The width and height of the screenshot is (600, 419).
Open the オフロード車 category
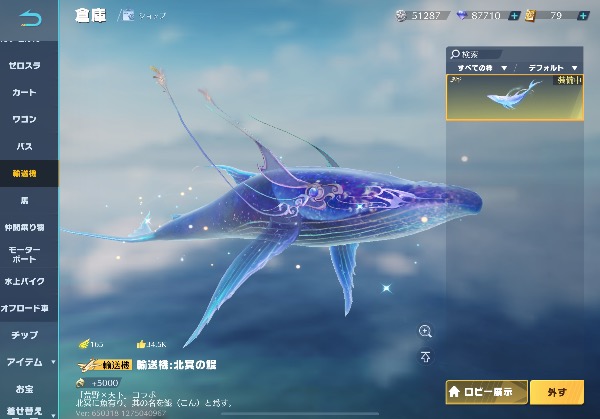(x=24, y=308)
